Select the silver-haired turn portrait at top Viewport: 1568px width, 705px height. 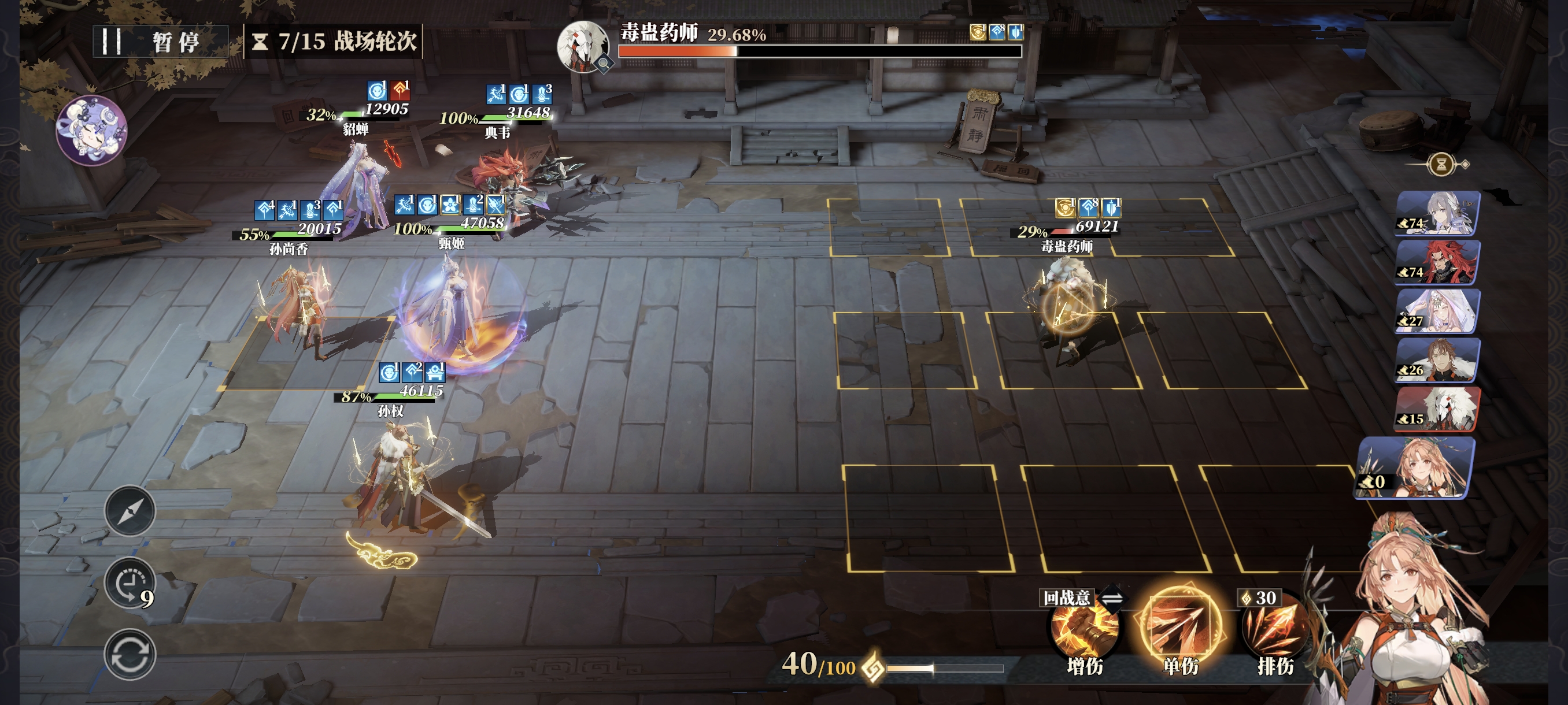tap(1437, 213)
